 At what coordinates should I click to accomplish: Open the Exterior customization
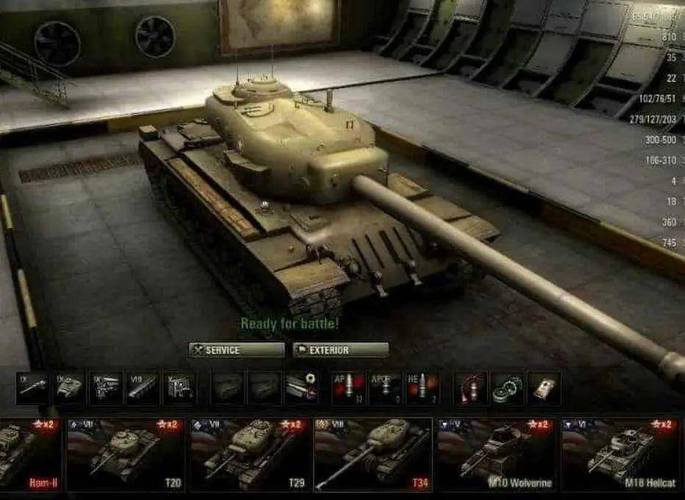(340, 350)
